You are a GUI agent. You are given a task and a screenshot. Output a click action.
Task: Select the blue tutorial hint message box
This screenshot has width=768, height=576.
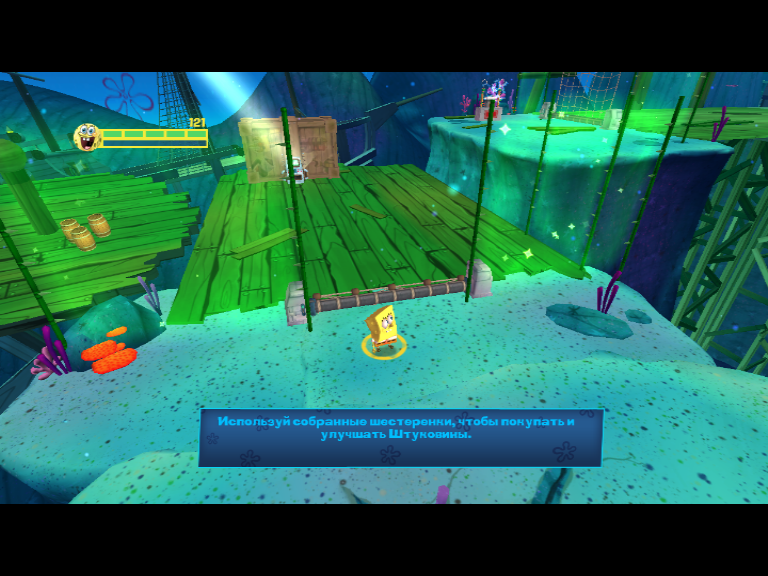pyautogui.click(x=400, y=437)
